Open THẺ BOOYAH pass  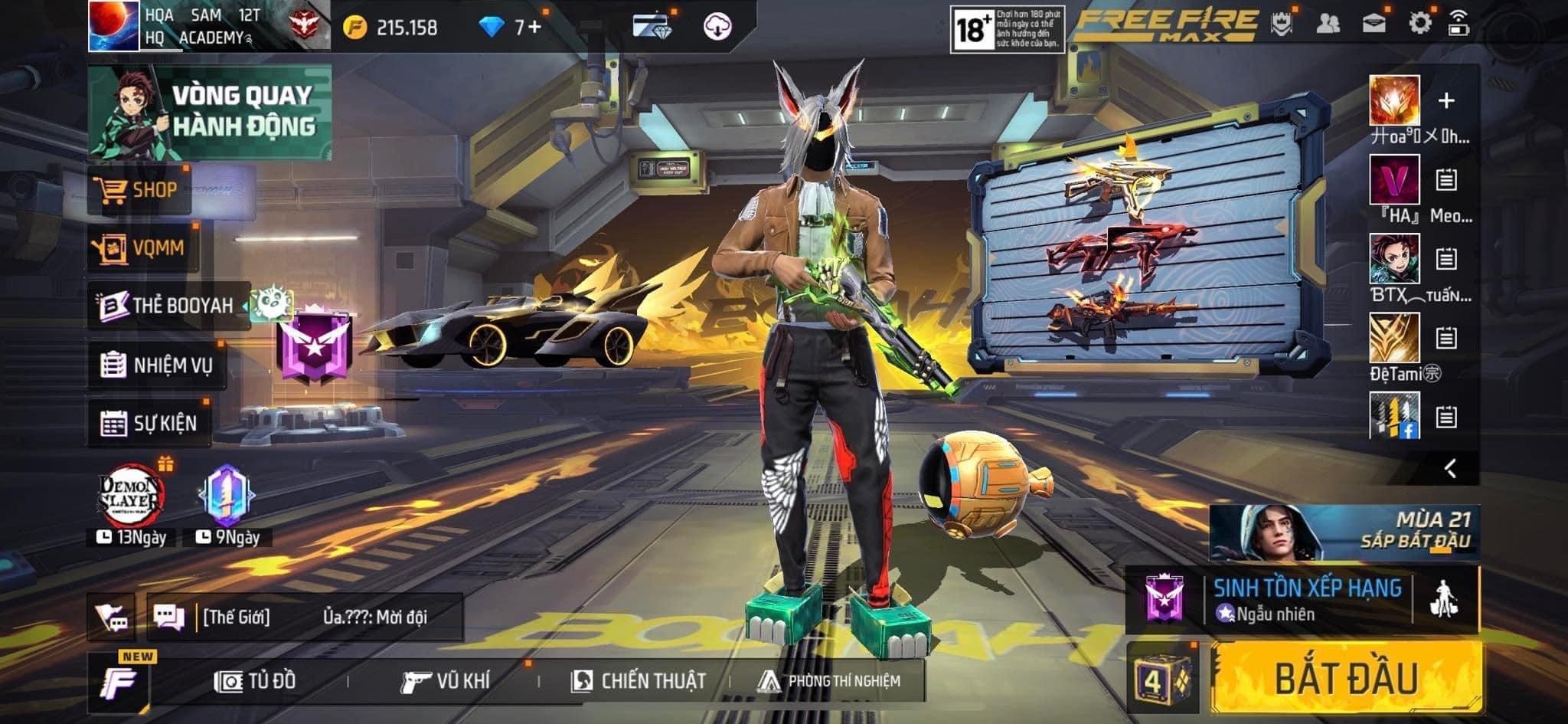(x=168, y=305)
